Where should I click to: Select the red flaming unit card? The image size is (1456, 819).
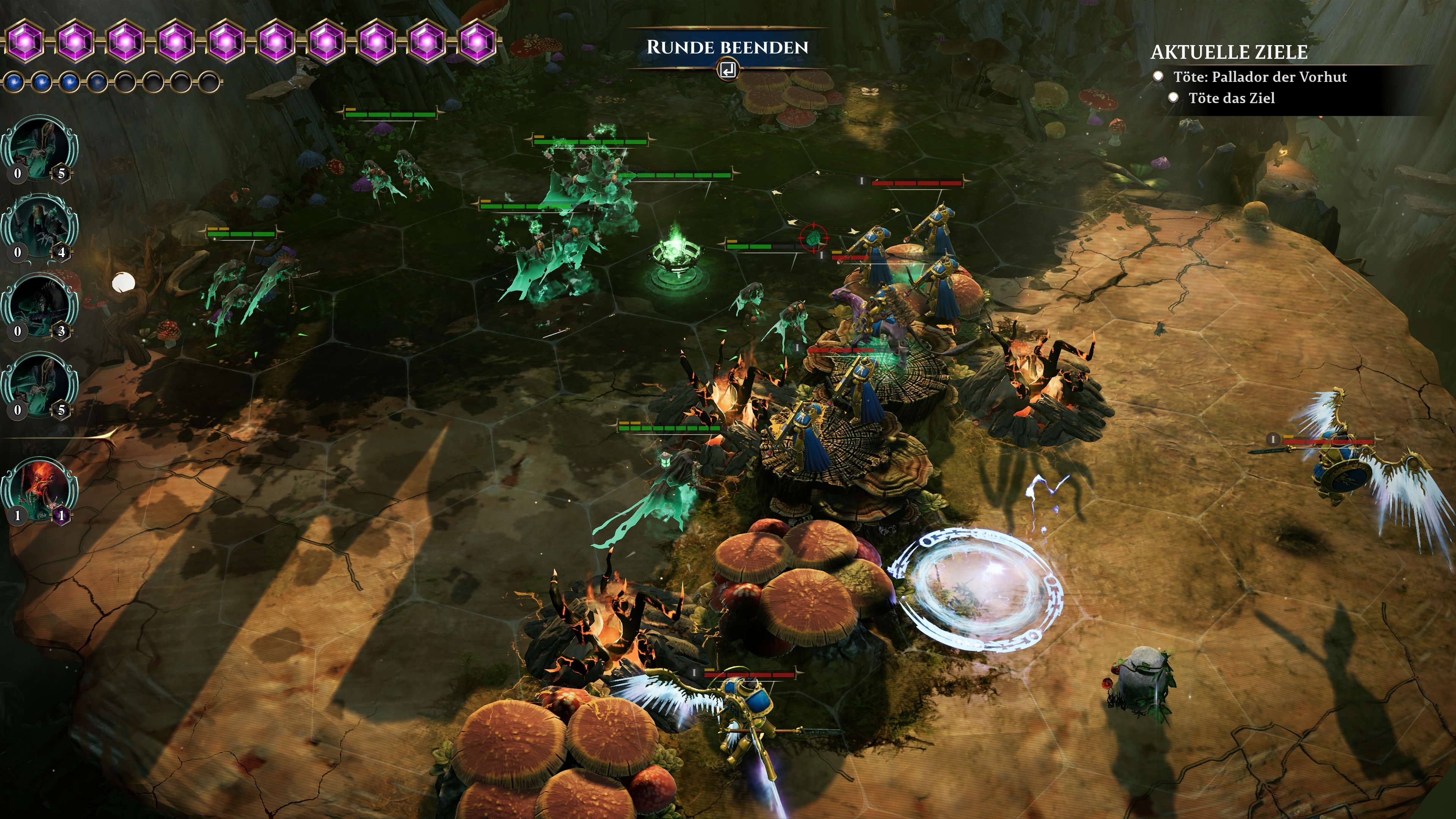[x=39, y=490]
